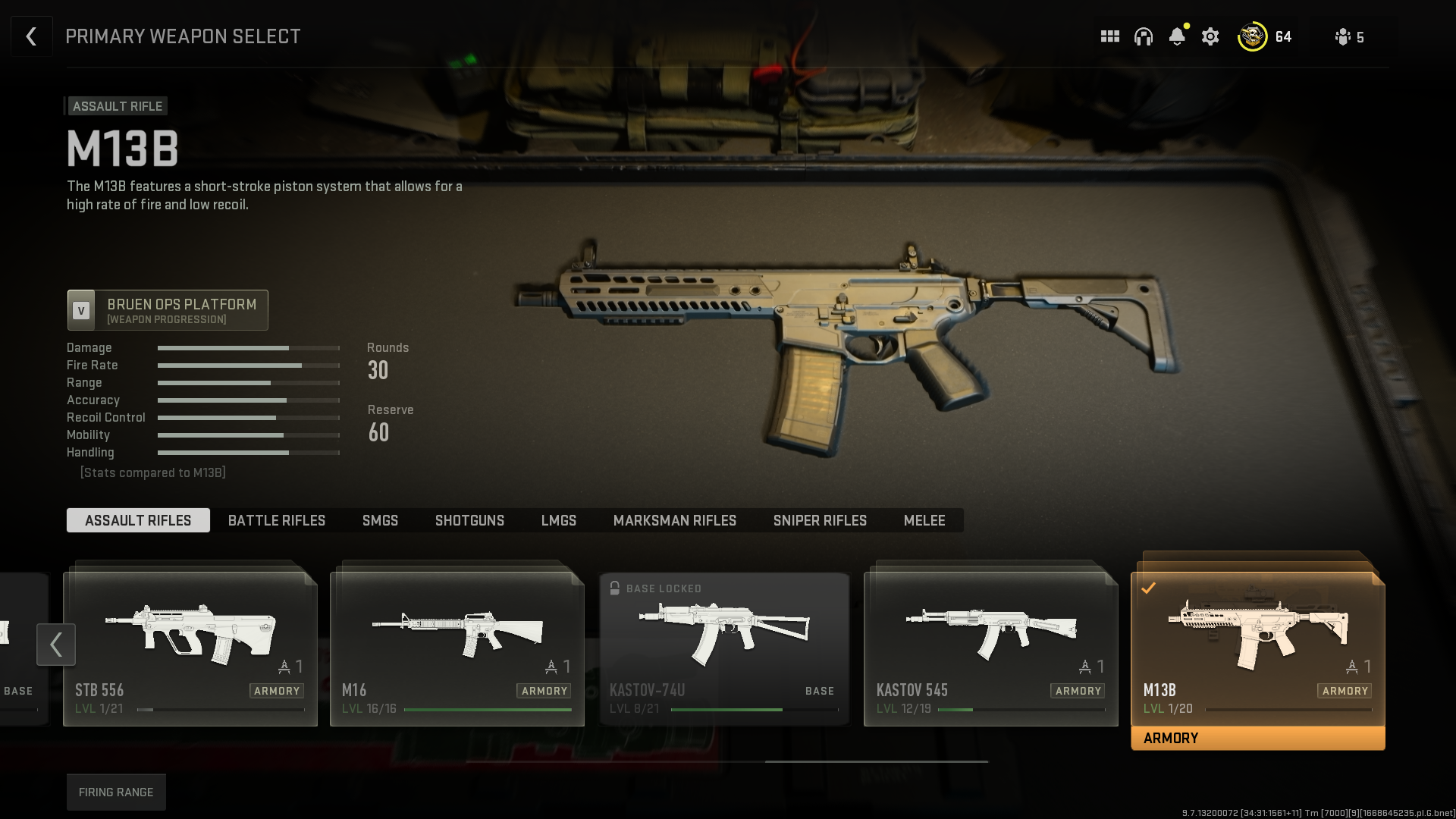1456x819 pixels.
Task: Switch weapon selection to SMGs
Action: (380, 520)
